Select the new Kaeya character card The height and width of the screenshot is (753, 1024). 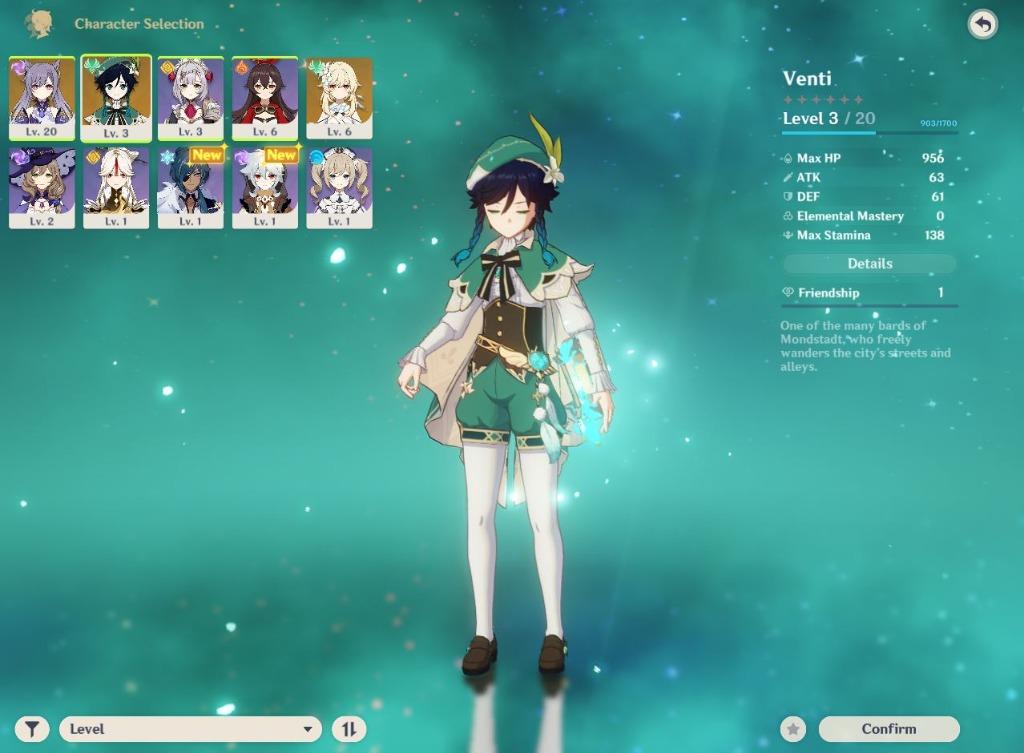point(190,187)
